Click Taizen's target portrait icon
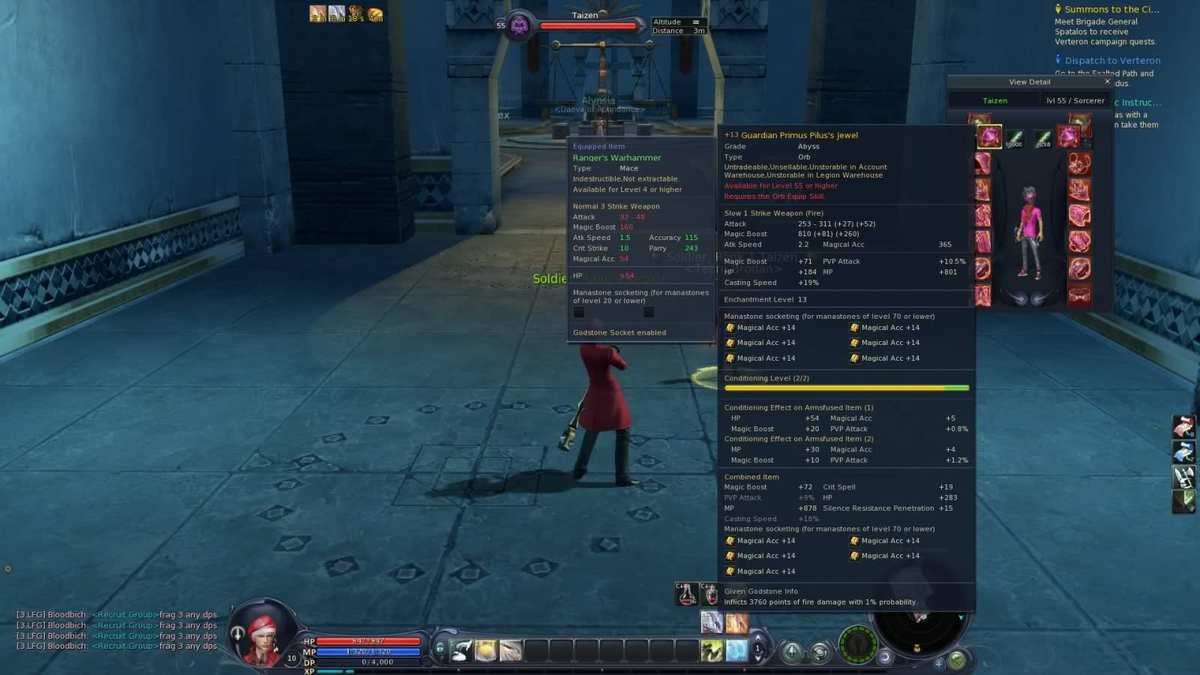Image resolution: width=1200 pixels, height=675 pixels. 520,25
